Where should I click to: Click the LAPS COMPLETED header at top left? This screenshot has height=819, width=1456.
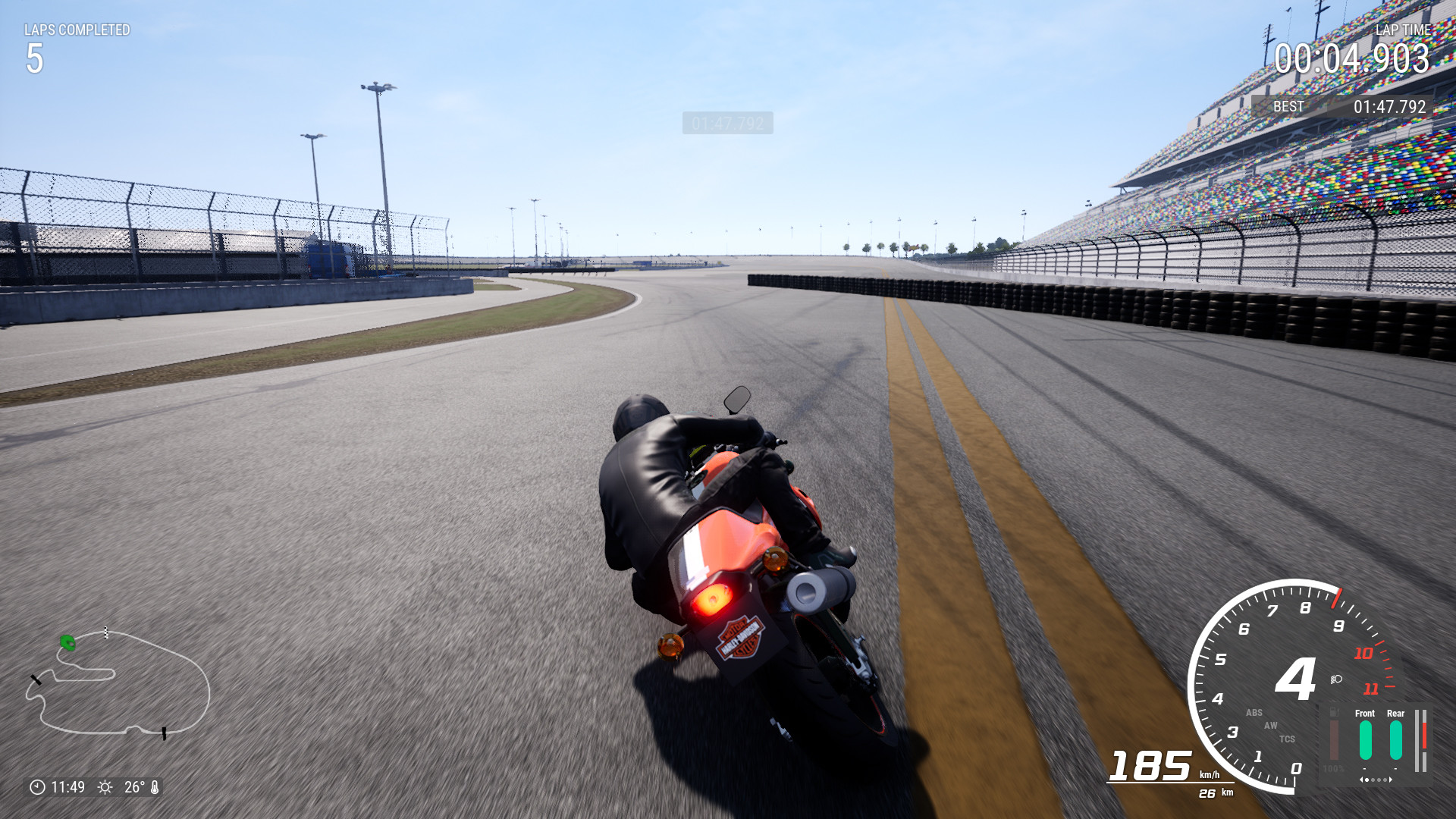78,31
